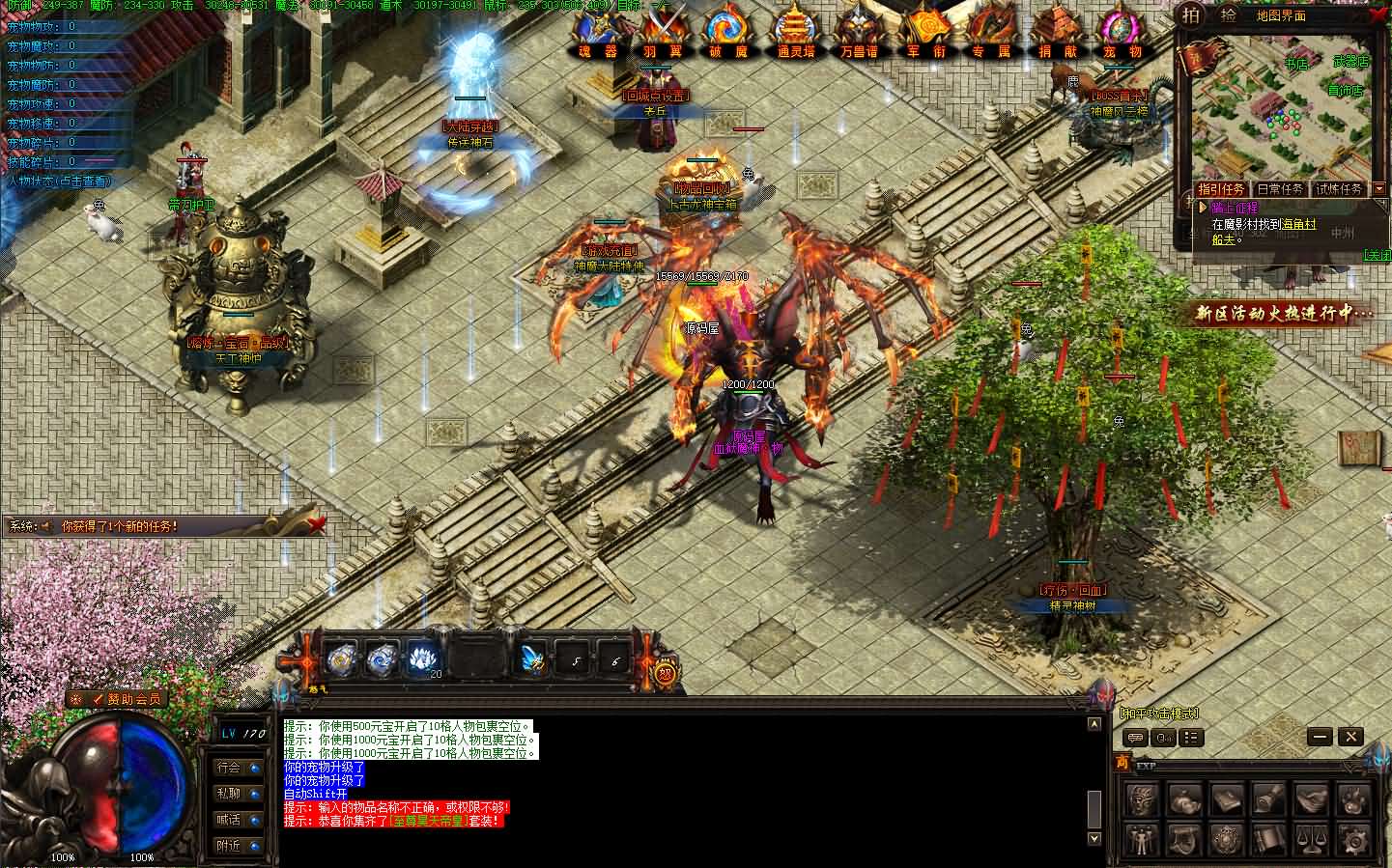The height and width of the screenshot is (868, 1392).
Task: Switch to the 试炼任务 trial quests tab
Action: click(x=1338, y=189)
